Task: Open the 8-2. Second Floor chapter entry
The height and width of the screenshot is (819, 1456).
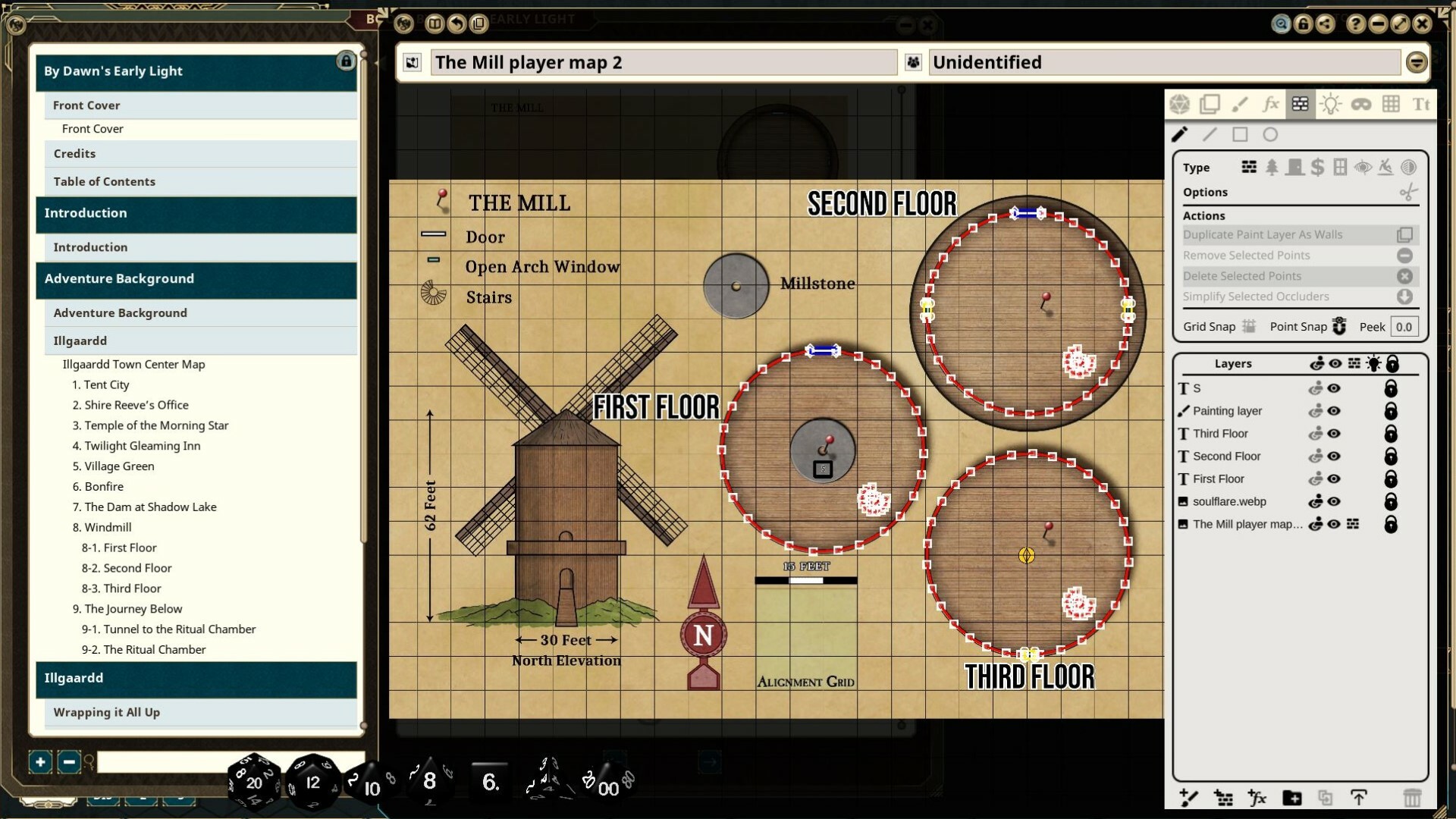Action: pos(127,567)
